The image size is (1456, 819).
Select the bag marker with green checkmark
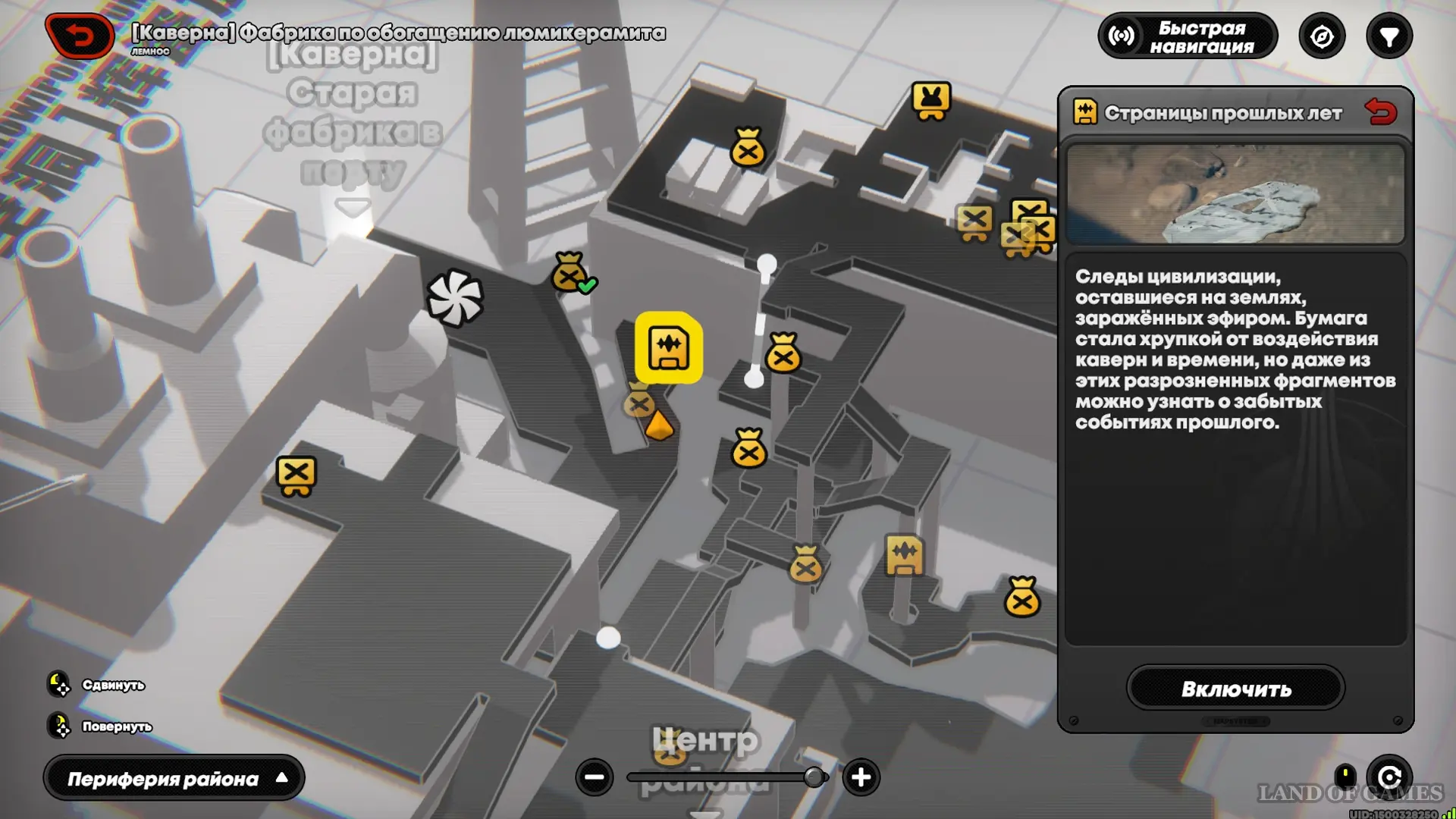[571, 273]
